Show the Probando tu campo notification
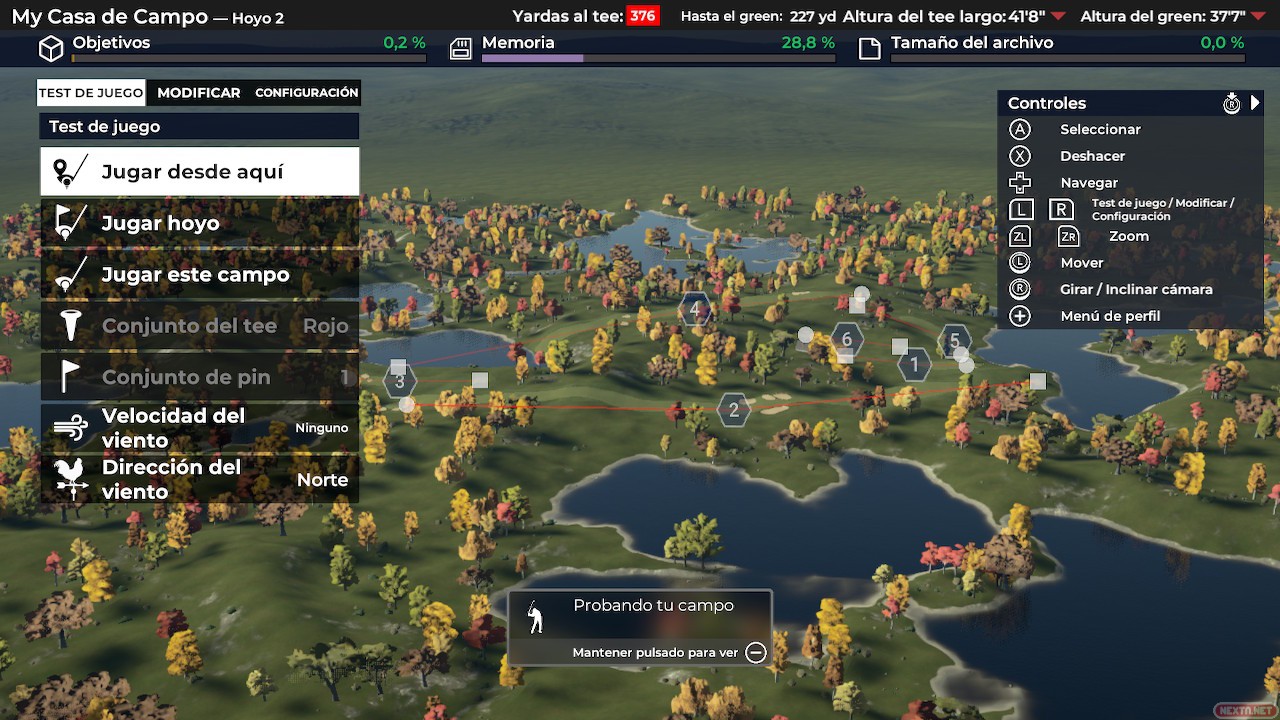 point(640,628)
